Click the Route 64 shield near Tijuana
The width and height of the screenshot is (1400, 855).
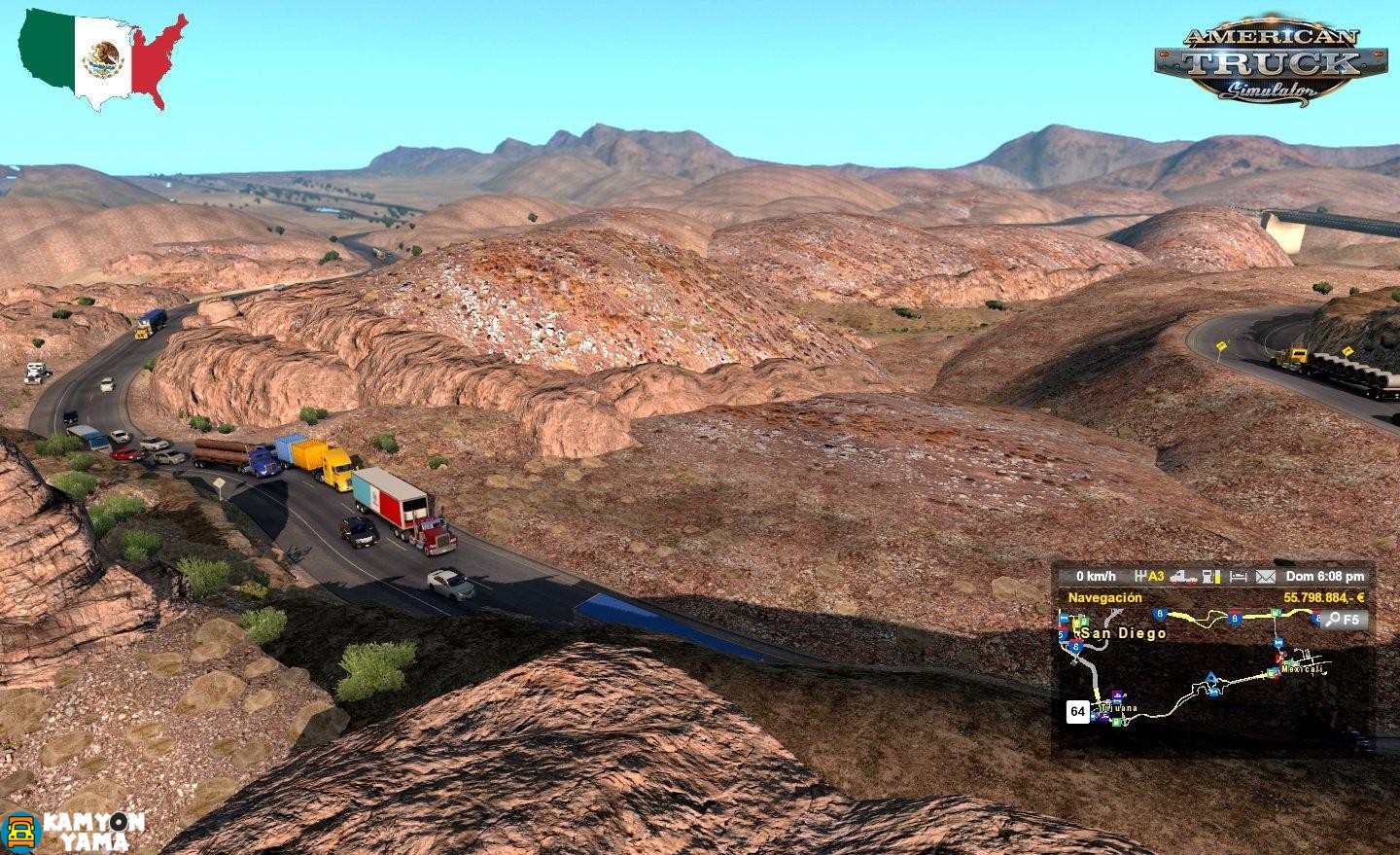pos(1078,710)
